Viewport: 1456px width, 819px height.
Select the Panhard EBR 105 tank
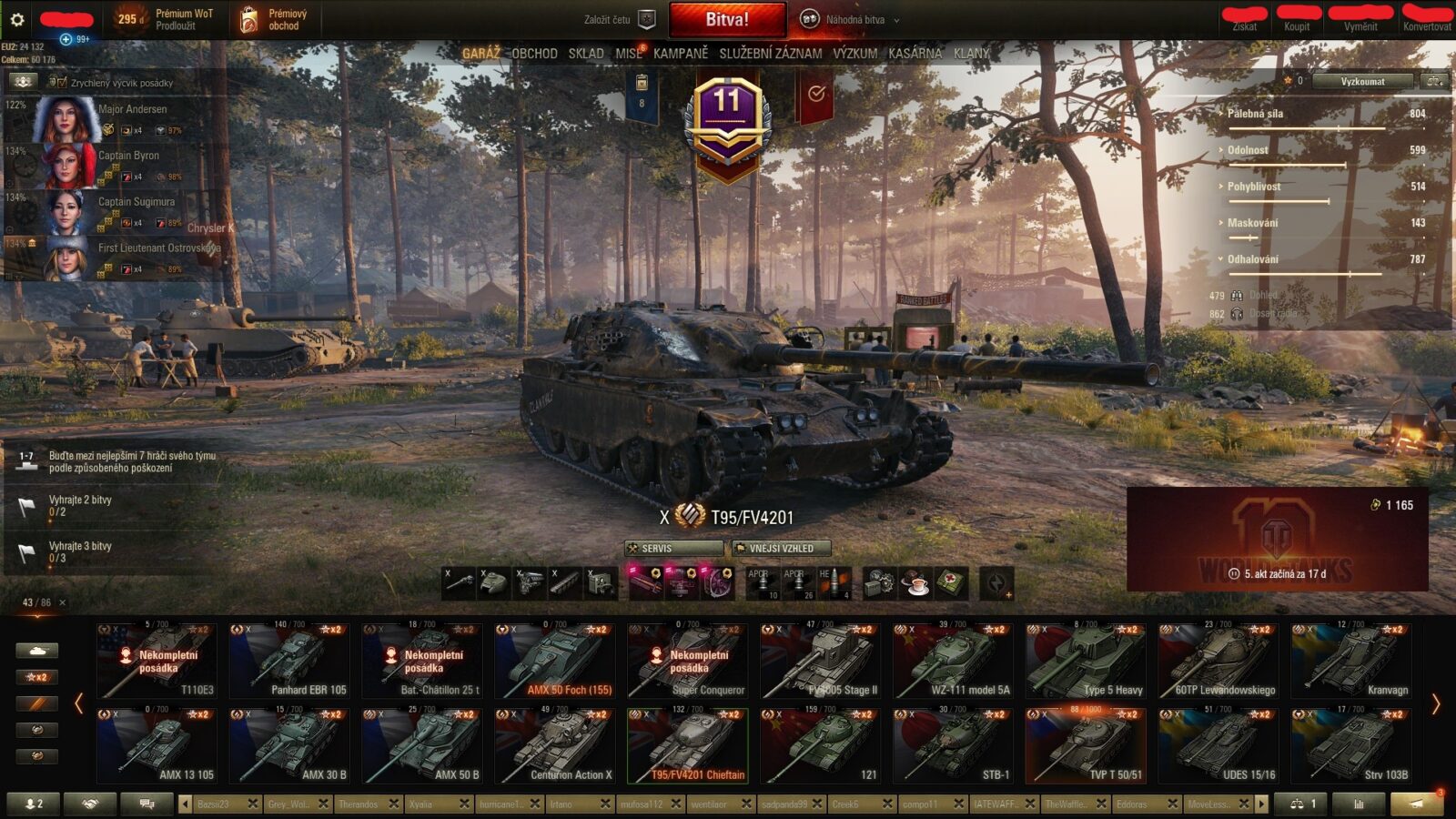click(289, 662)
